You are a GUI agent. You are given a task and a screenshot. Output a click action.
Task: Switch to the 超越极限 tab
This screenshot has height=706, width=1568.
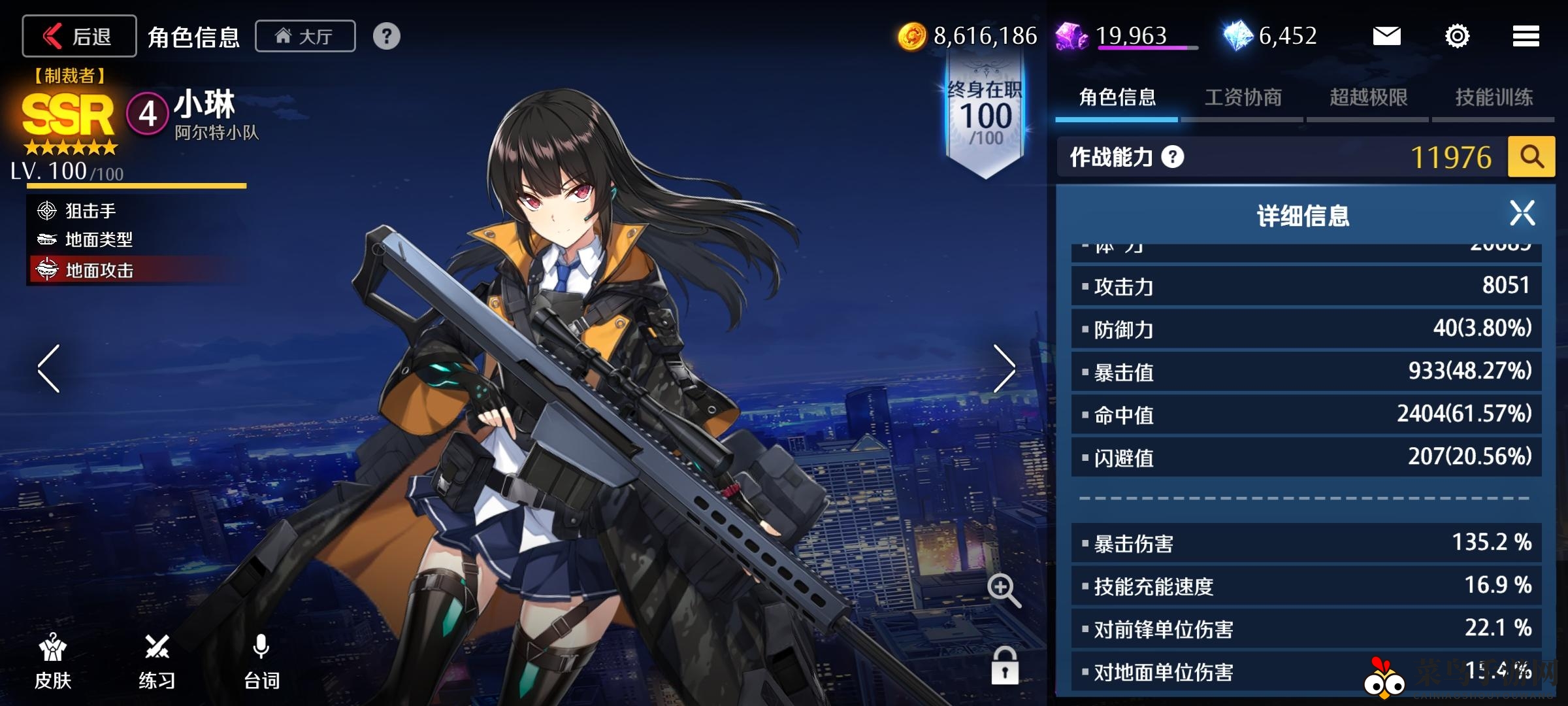(1367, 97)
